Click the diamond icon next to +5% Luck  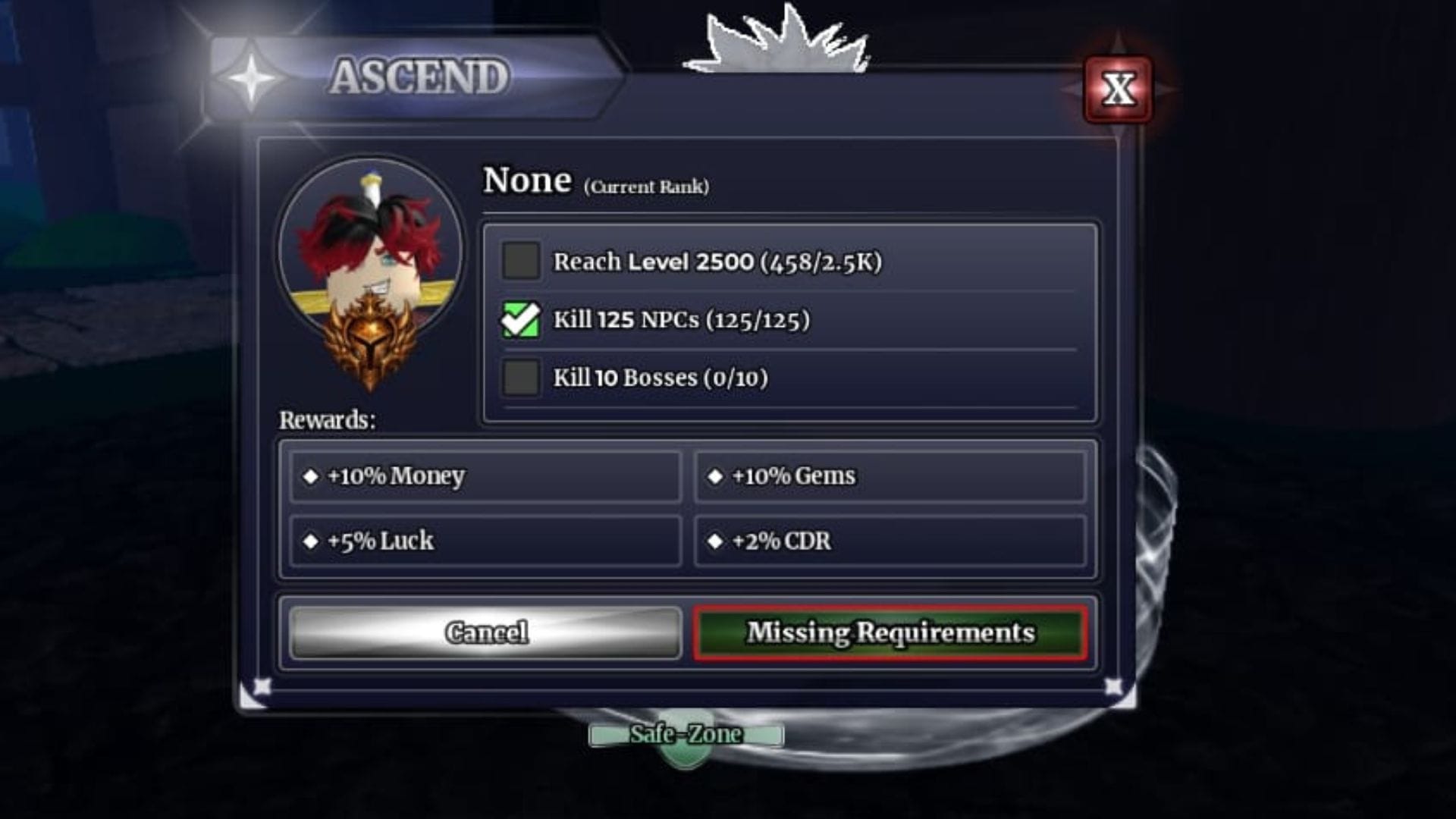[x=311, y=540]
